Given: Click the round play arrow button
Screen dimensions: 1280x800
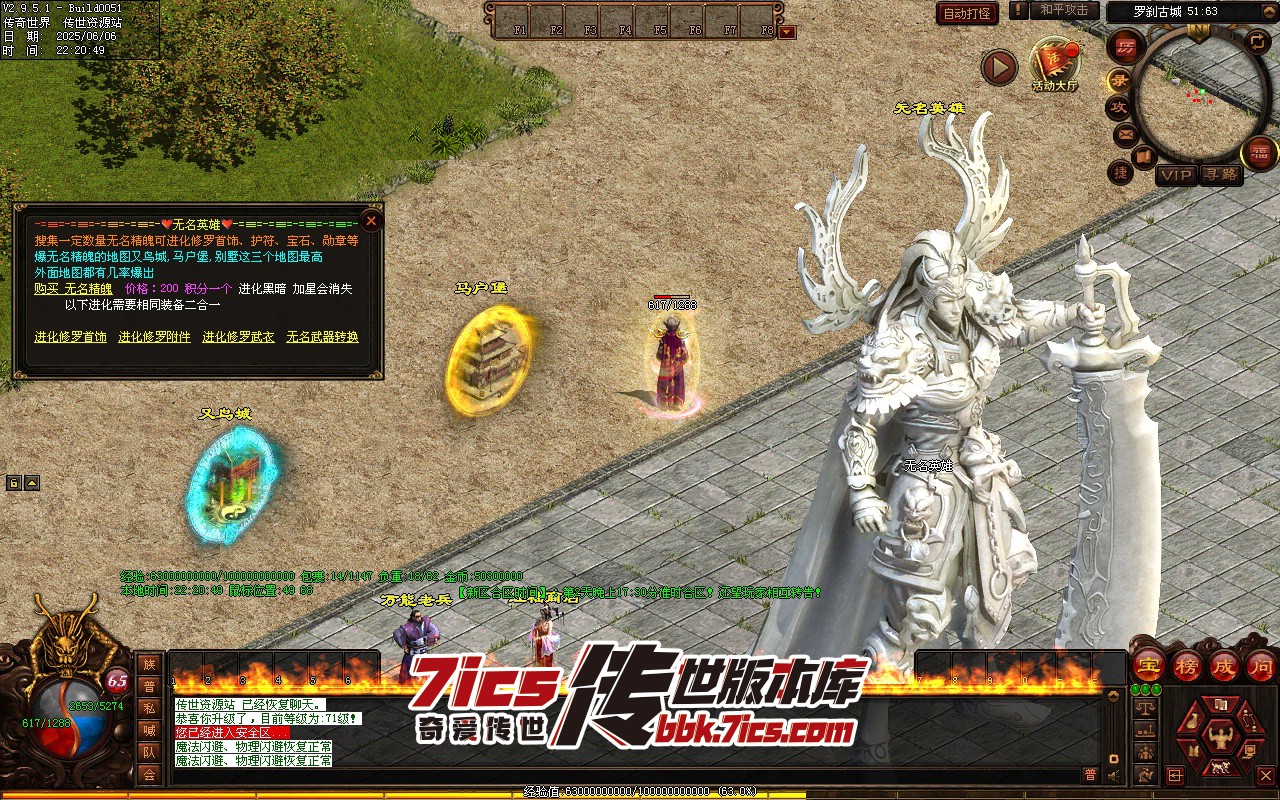Looking at the screenshot, I should [x=998, y=67].
